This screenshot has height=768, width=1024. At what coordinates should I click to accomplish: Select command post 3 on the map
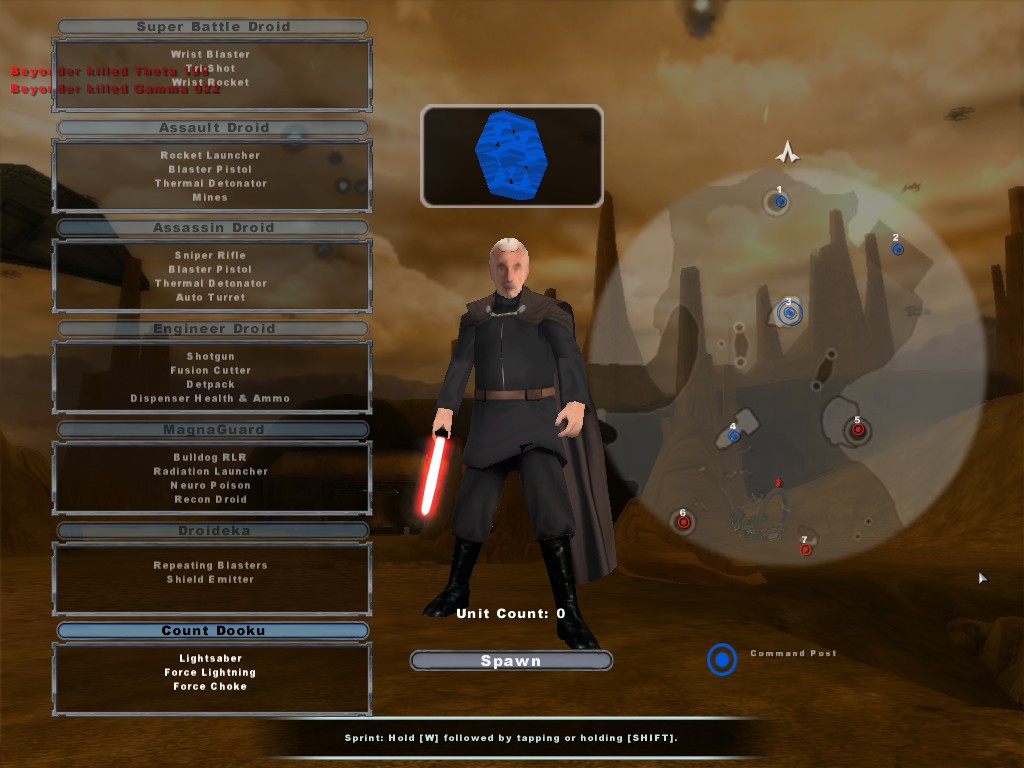coord(790,313)
